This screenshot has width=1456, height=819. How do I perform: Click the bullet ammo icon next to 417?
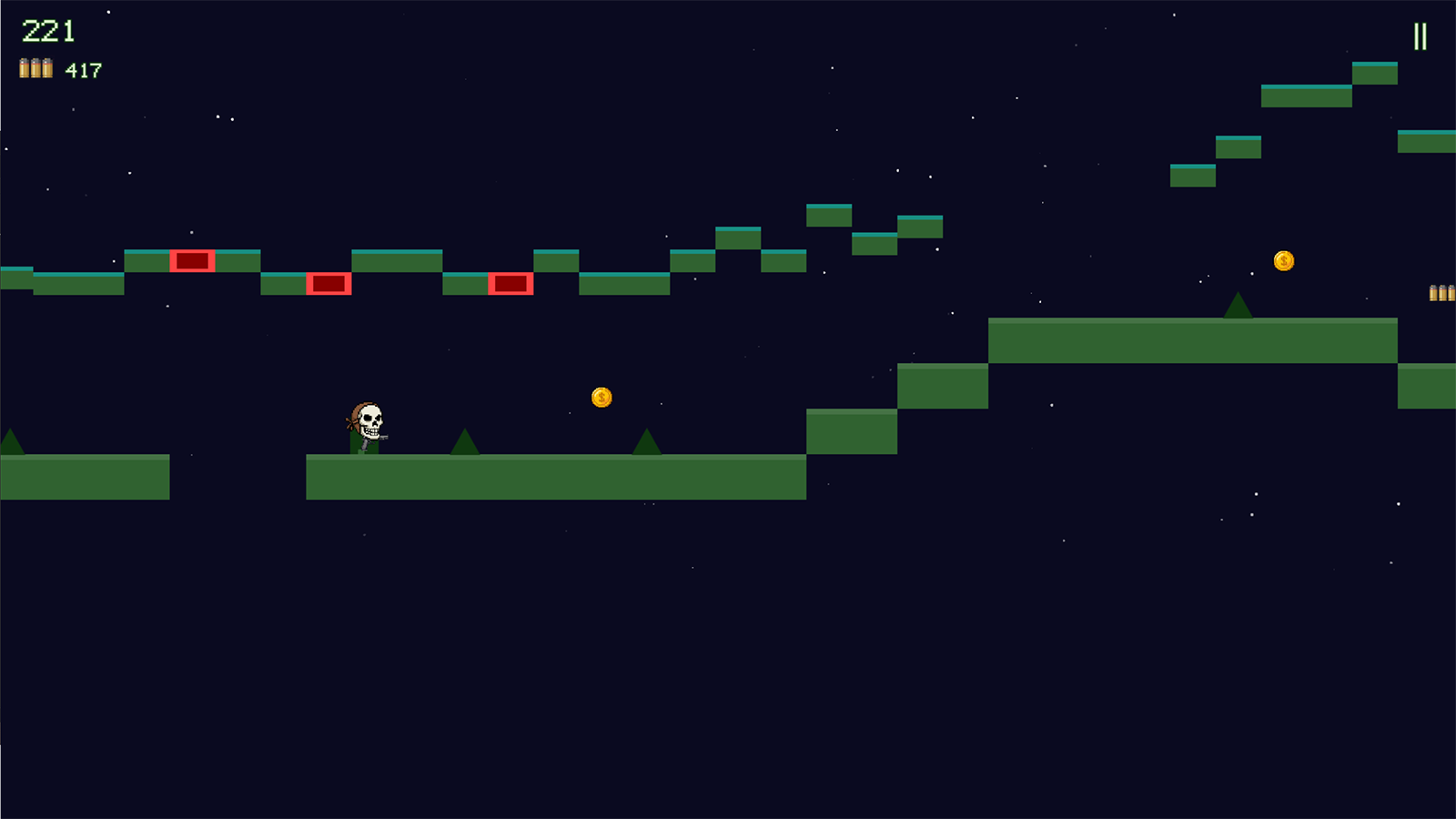coord(34,66)
